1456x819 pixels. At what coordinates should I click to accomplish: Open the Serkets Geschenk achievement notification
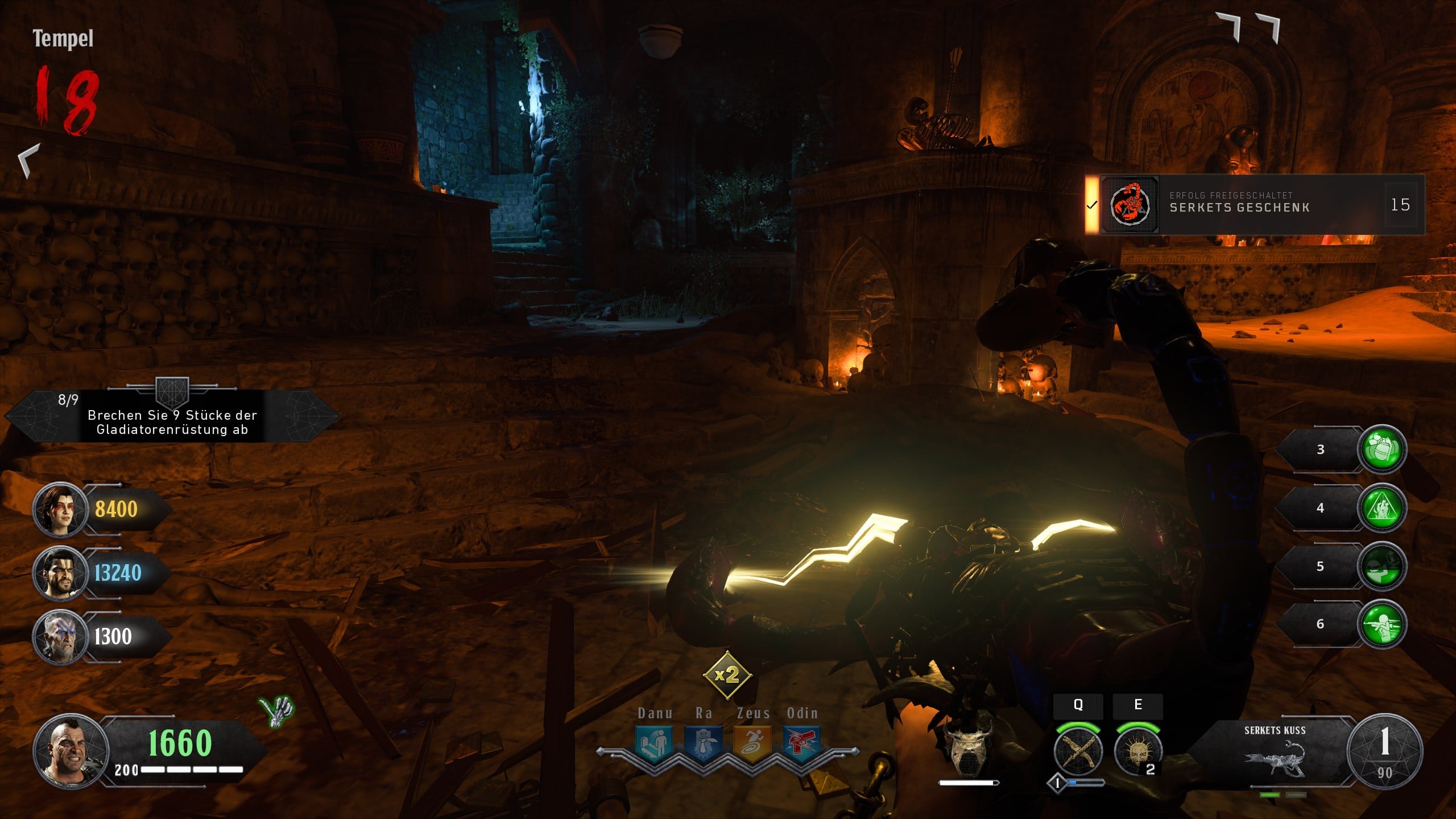click(x=1255, y=205)
